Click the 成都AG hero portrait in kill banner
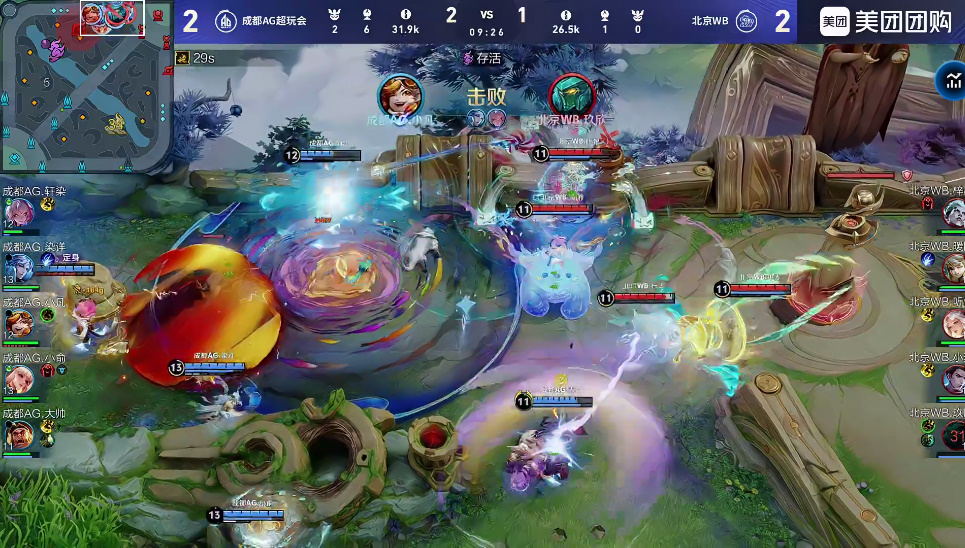Viewport: 965px width, 548px height. [400, 96]
